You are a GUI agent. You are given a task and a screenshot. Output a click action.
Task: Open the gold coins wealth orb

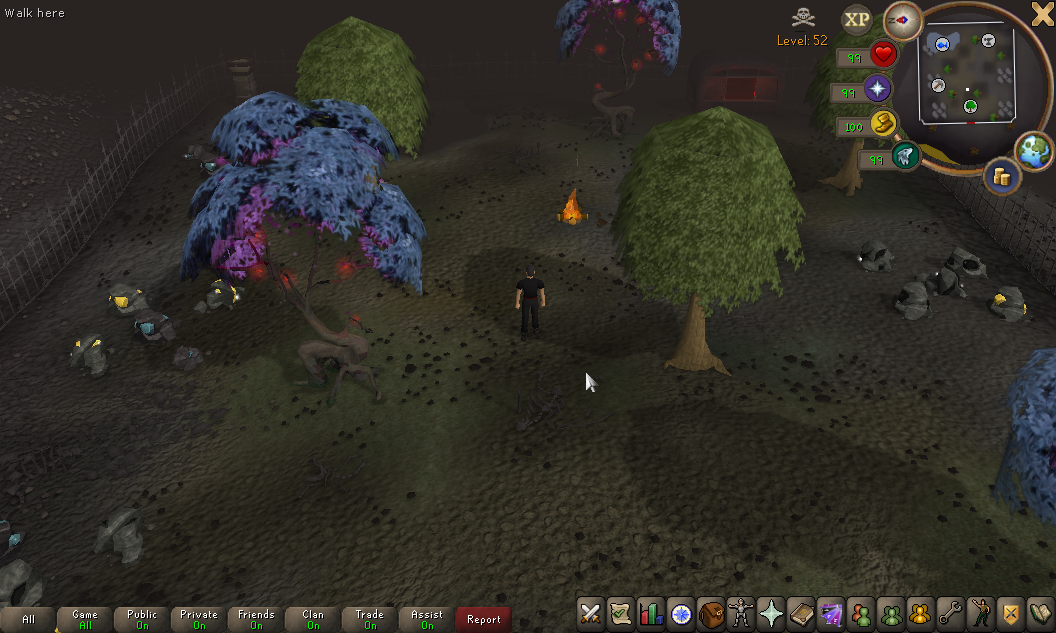tap(1000, 177)
